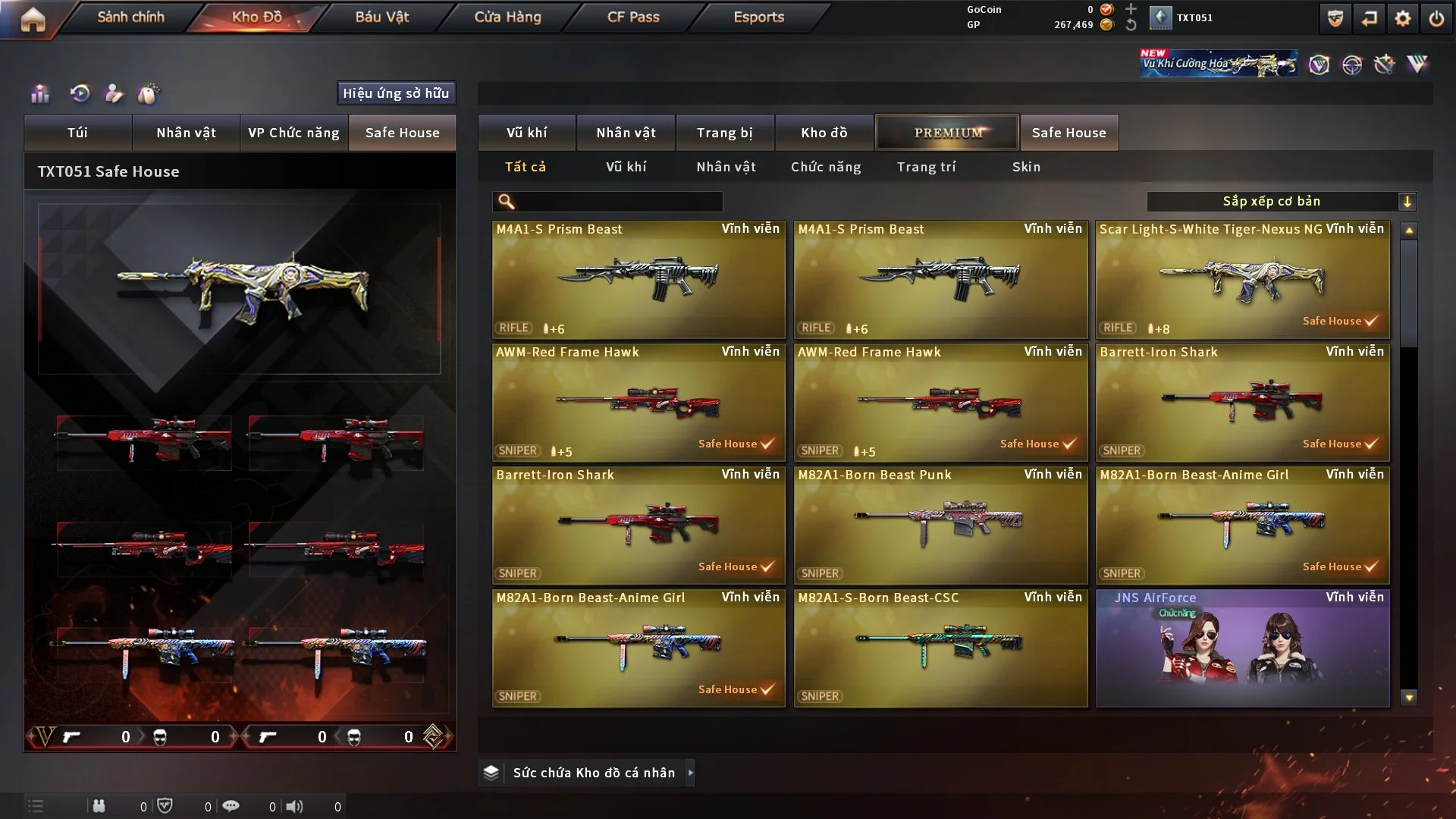Filter premium items by Skin
Image resolution: width=1456 pixels, height=819 pixels.
pyautogui.click(x=1026, y=167)
